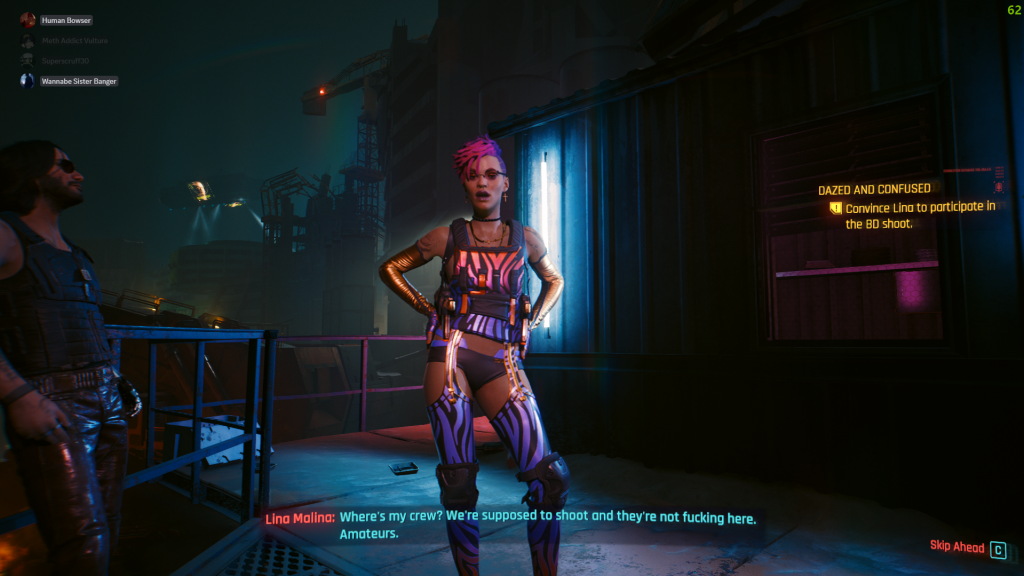The width and height of the screenshot is (1024, 576).
Task: Choose Meth Addict Vulture in the voice list
Action: [x=74, y=40]
